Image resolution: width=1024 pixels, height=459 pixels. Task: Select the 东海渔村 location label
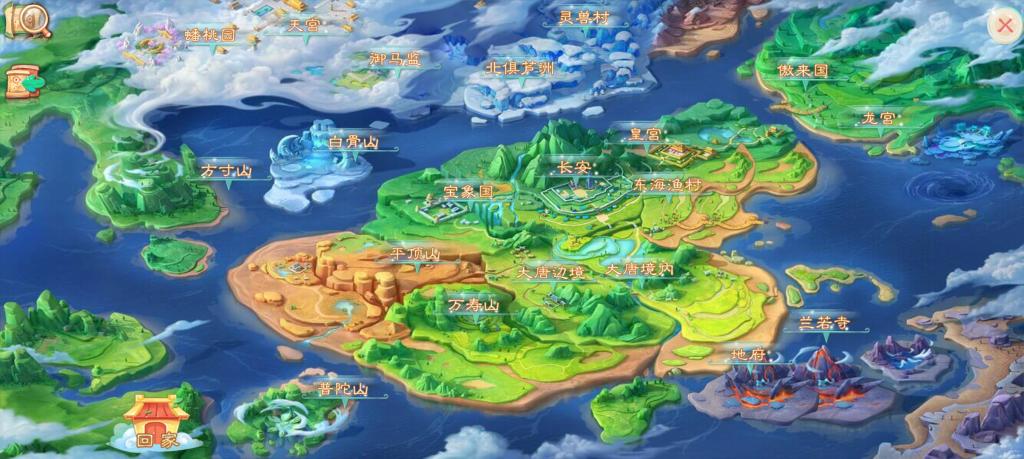click(667, 186)
